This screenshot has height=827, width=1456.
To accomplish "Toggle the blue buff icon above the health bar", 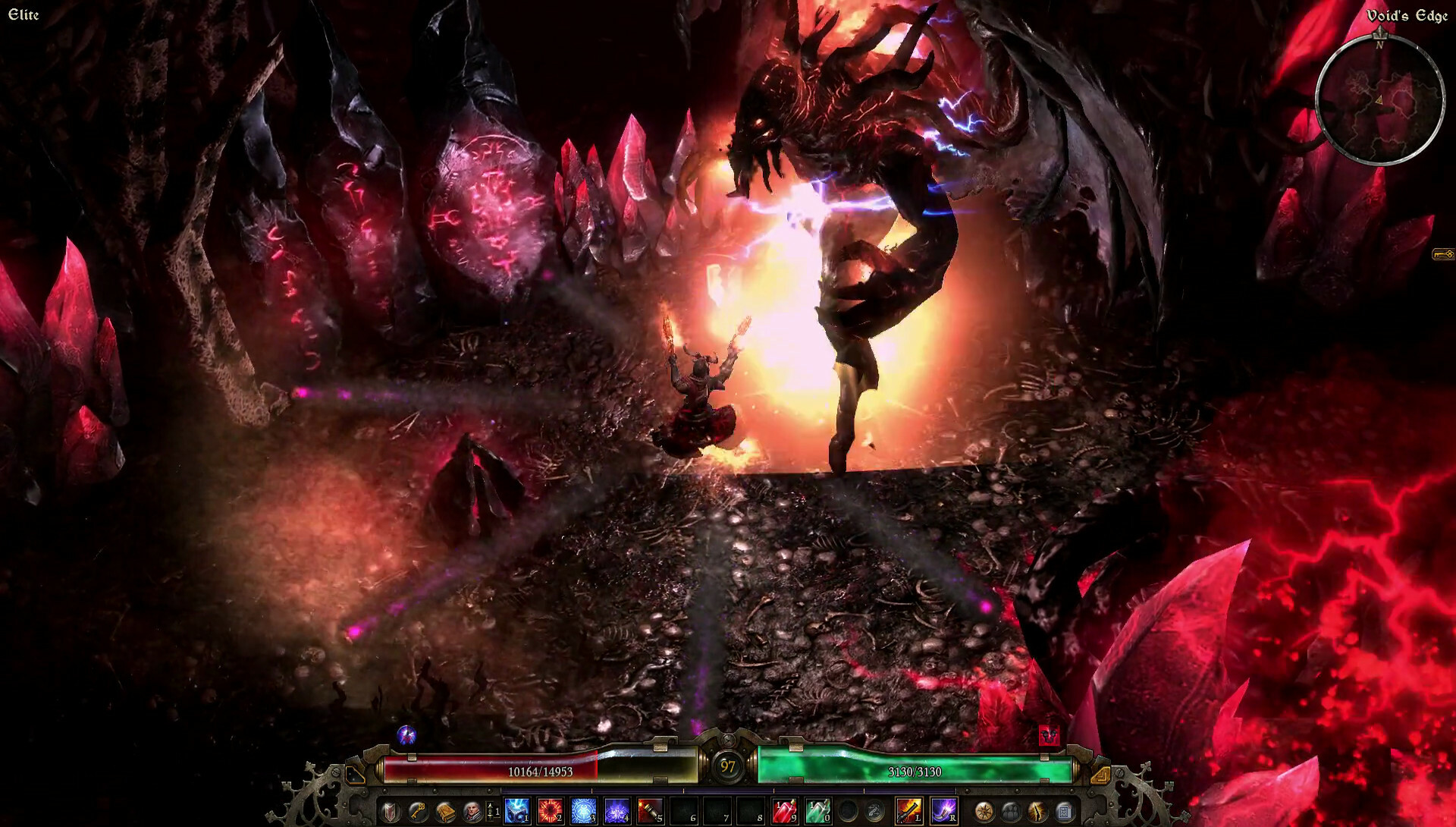I will click(406, 733).
